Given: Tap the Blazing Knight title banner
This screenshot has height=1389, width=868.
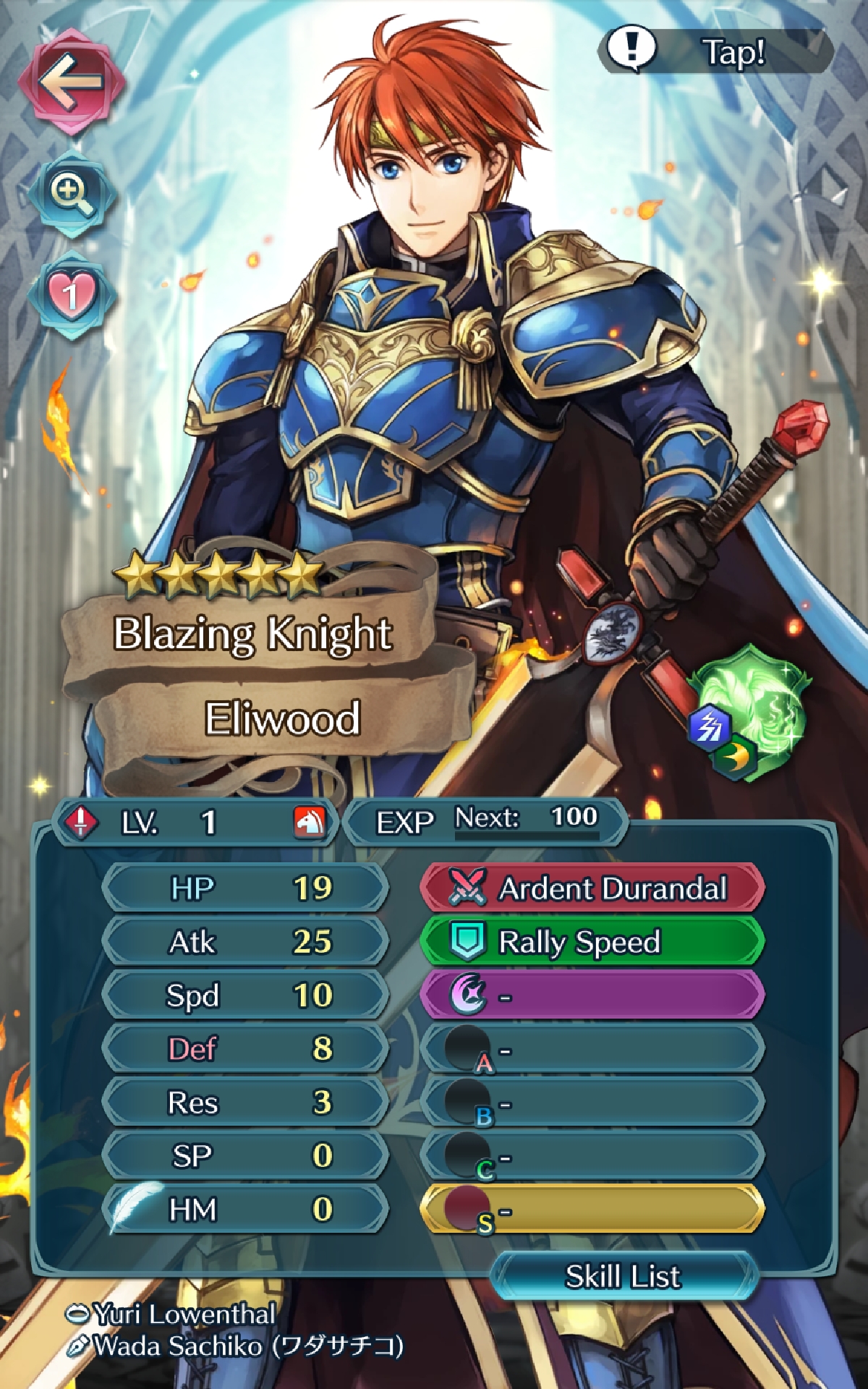Looking at the screenshot, I should (x=252, y=634).
